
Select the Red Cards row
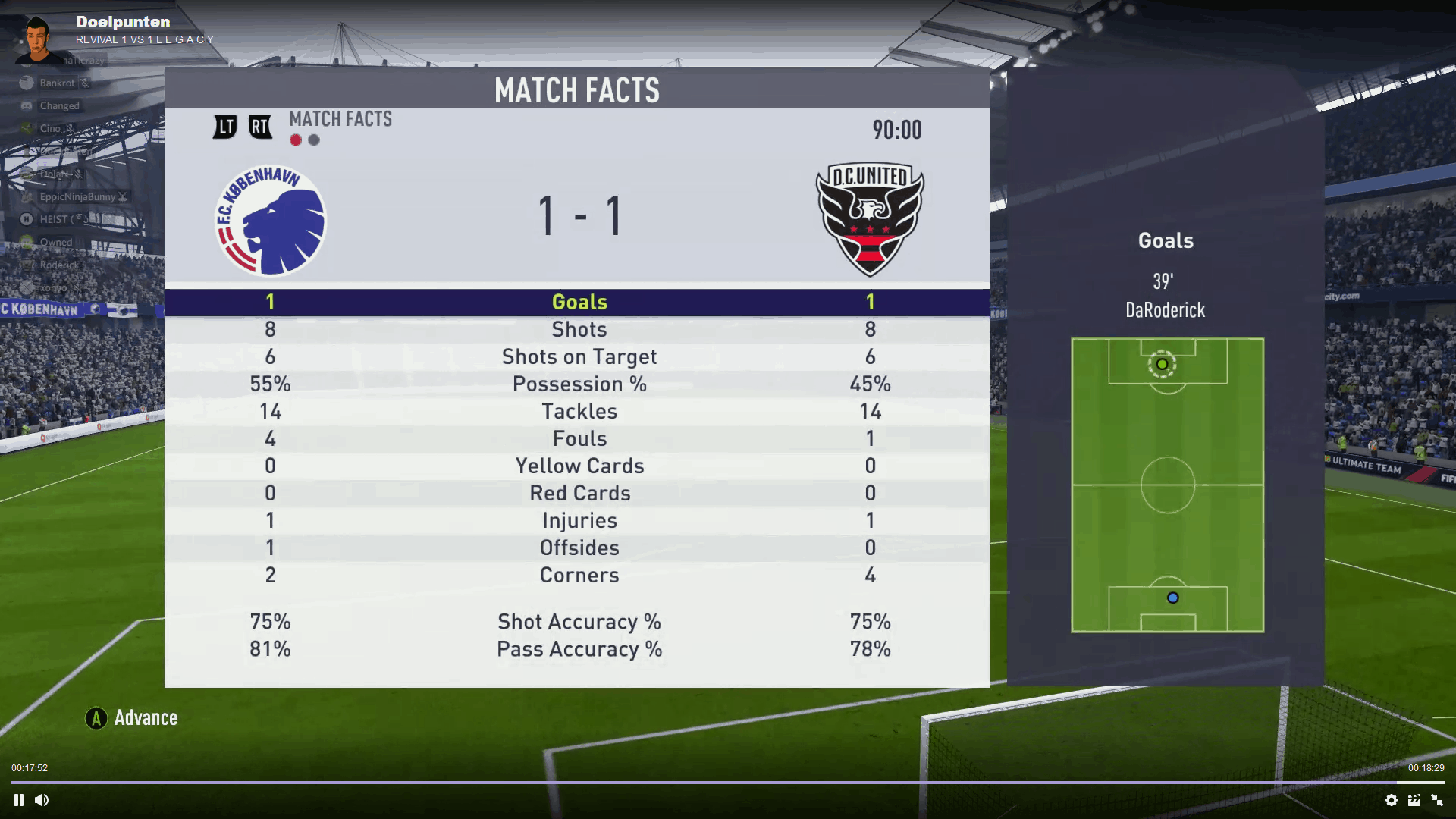(x=578, y=493)
